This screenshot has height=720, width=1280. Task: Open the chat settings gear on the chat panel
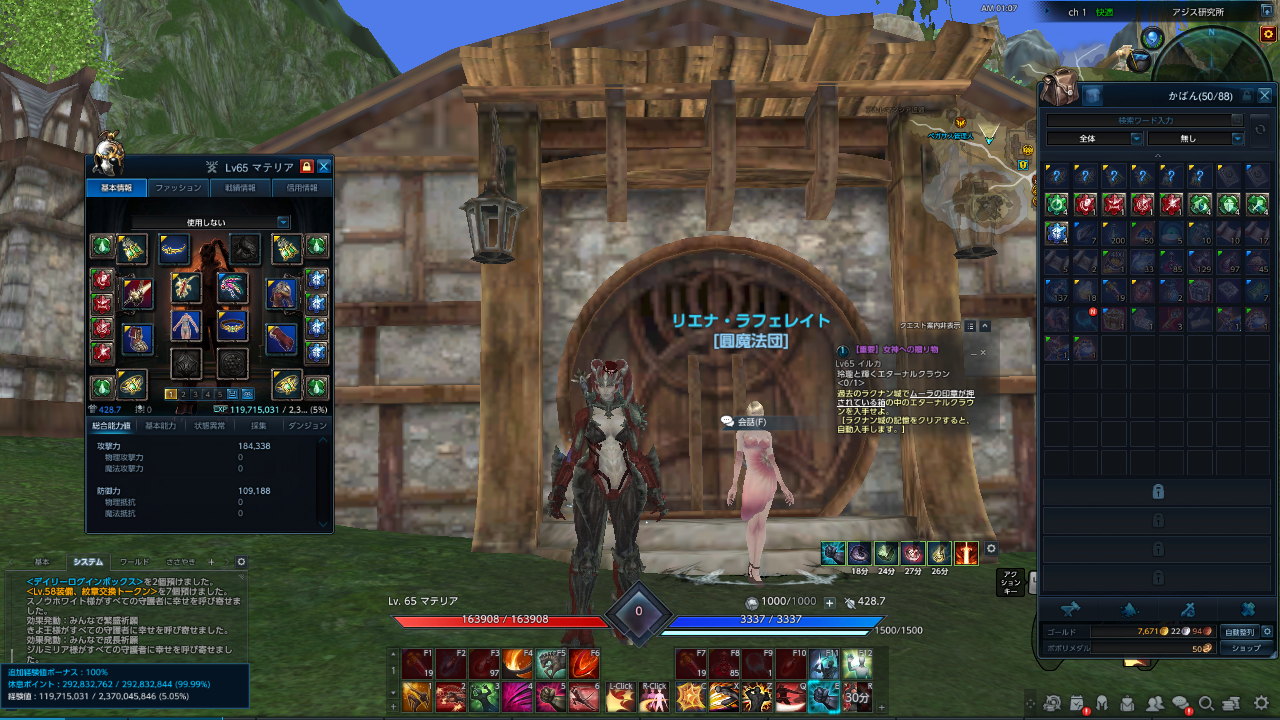(x=240, y=562)
